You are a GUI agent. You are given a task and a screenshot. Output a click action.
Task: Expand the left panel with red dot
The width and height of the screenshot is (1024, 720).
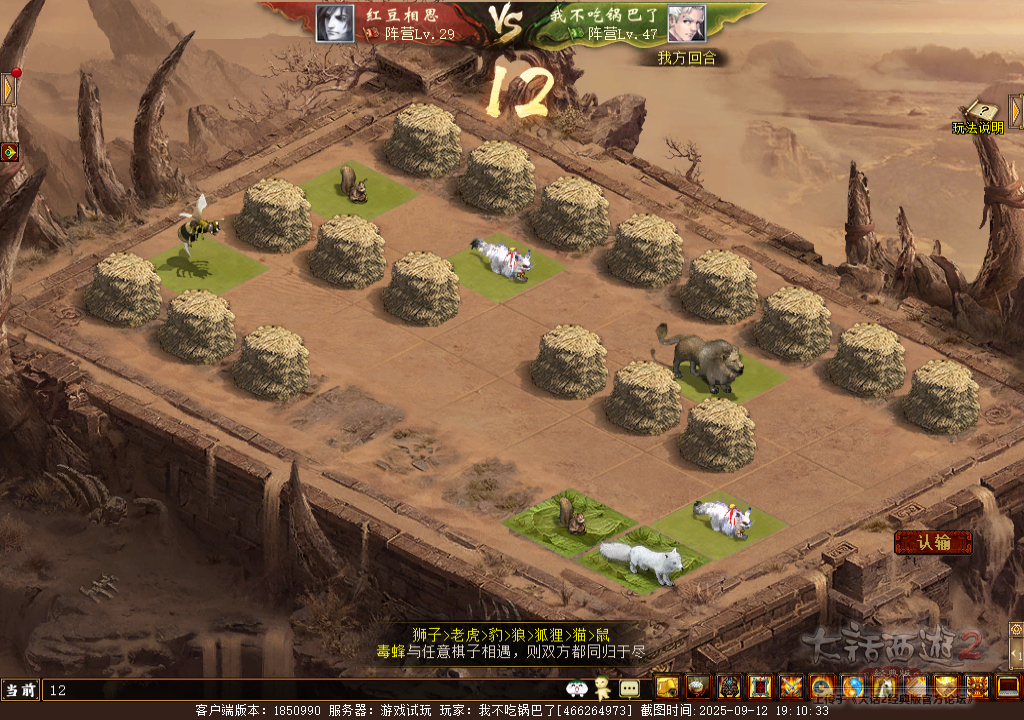click(x=8, y=90)
